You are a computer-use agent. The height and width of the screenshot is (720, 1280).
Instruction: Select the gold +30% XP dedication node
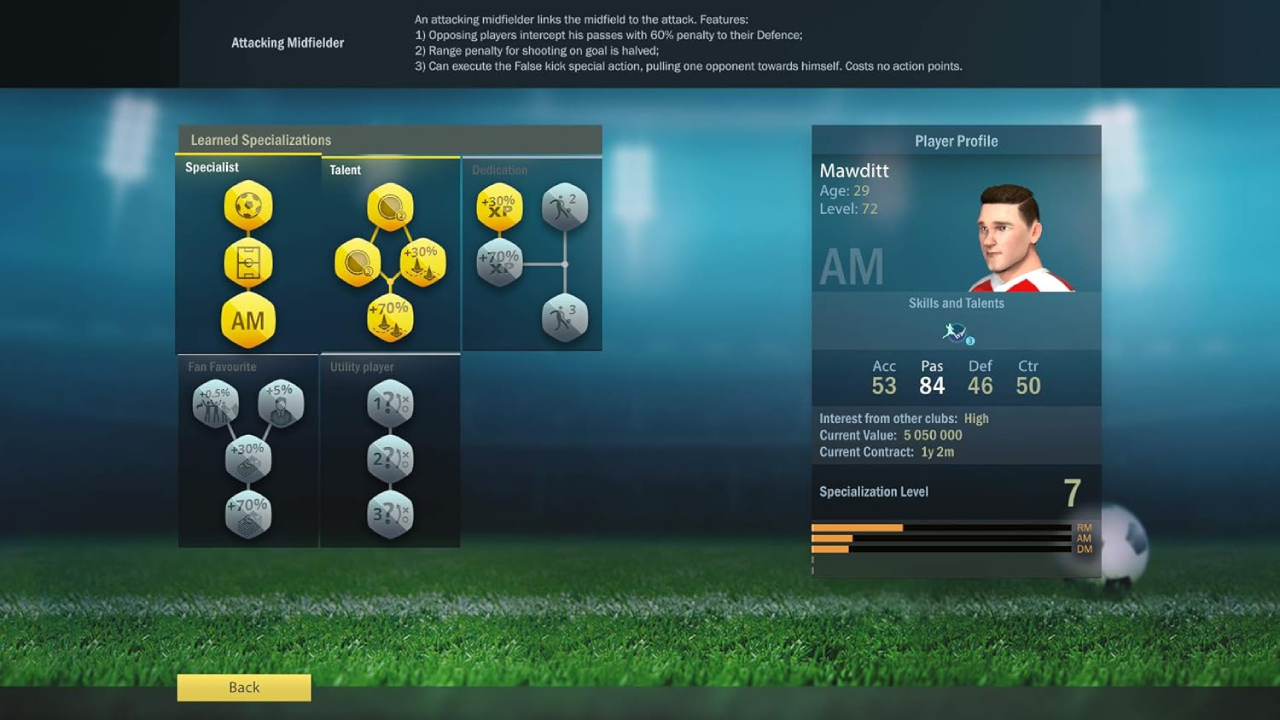pyautogui.click(x=499, y=207)
